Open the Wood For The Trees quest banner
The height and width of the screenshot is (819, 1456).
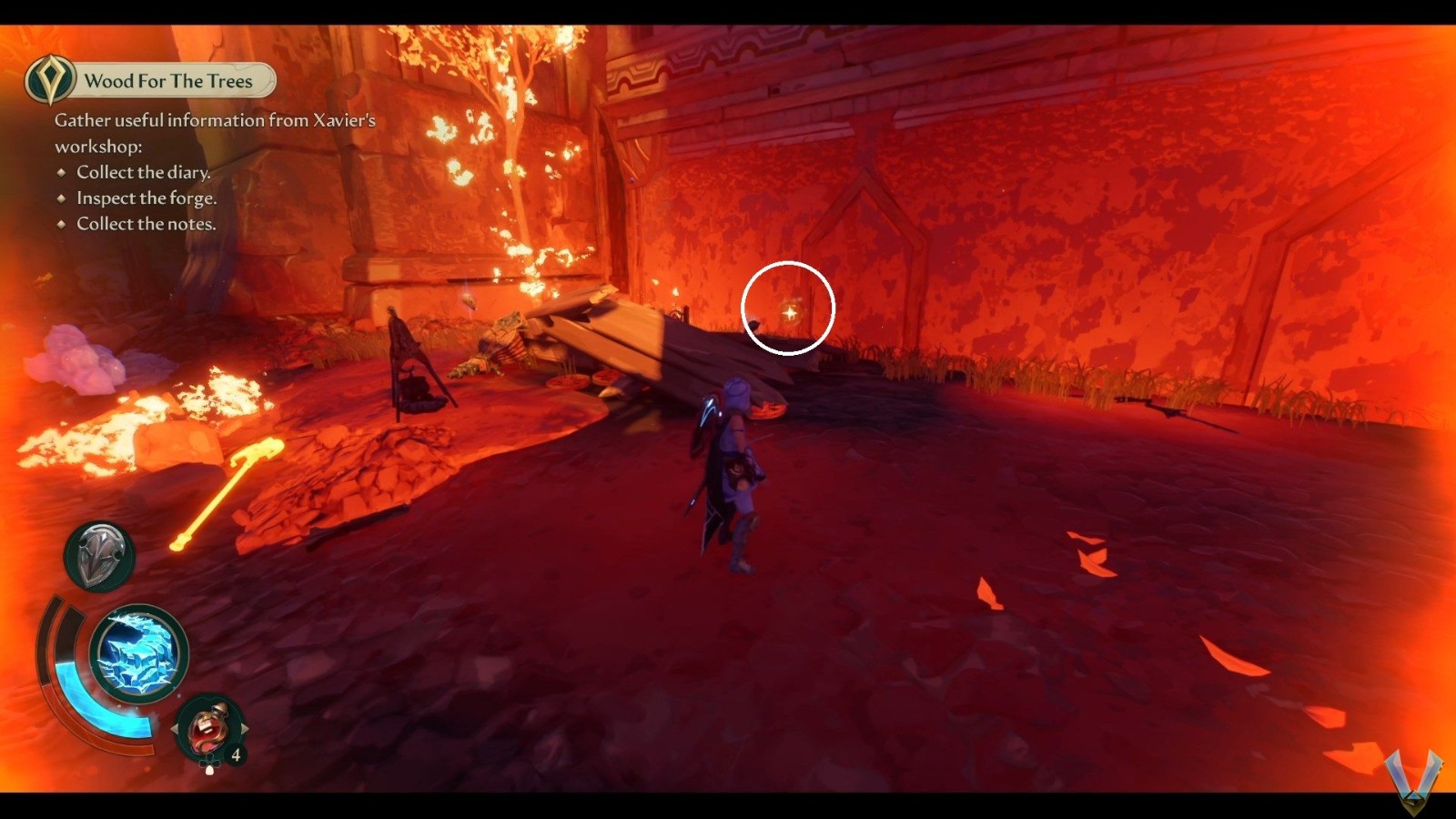tap(168, 80)
